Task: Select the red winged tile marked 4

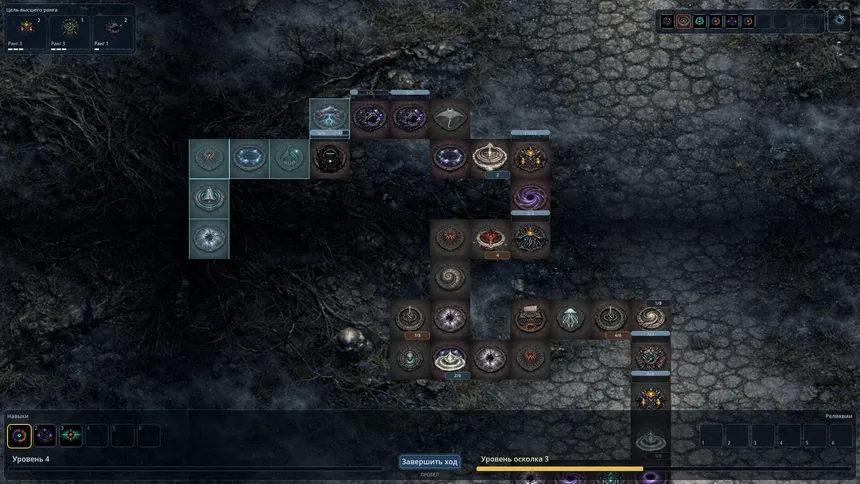Action: 490,238
